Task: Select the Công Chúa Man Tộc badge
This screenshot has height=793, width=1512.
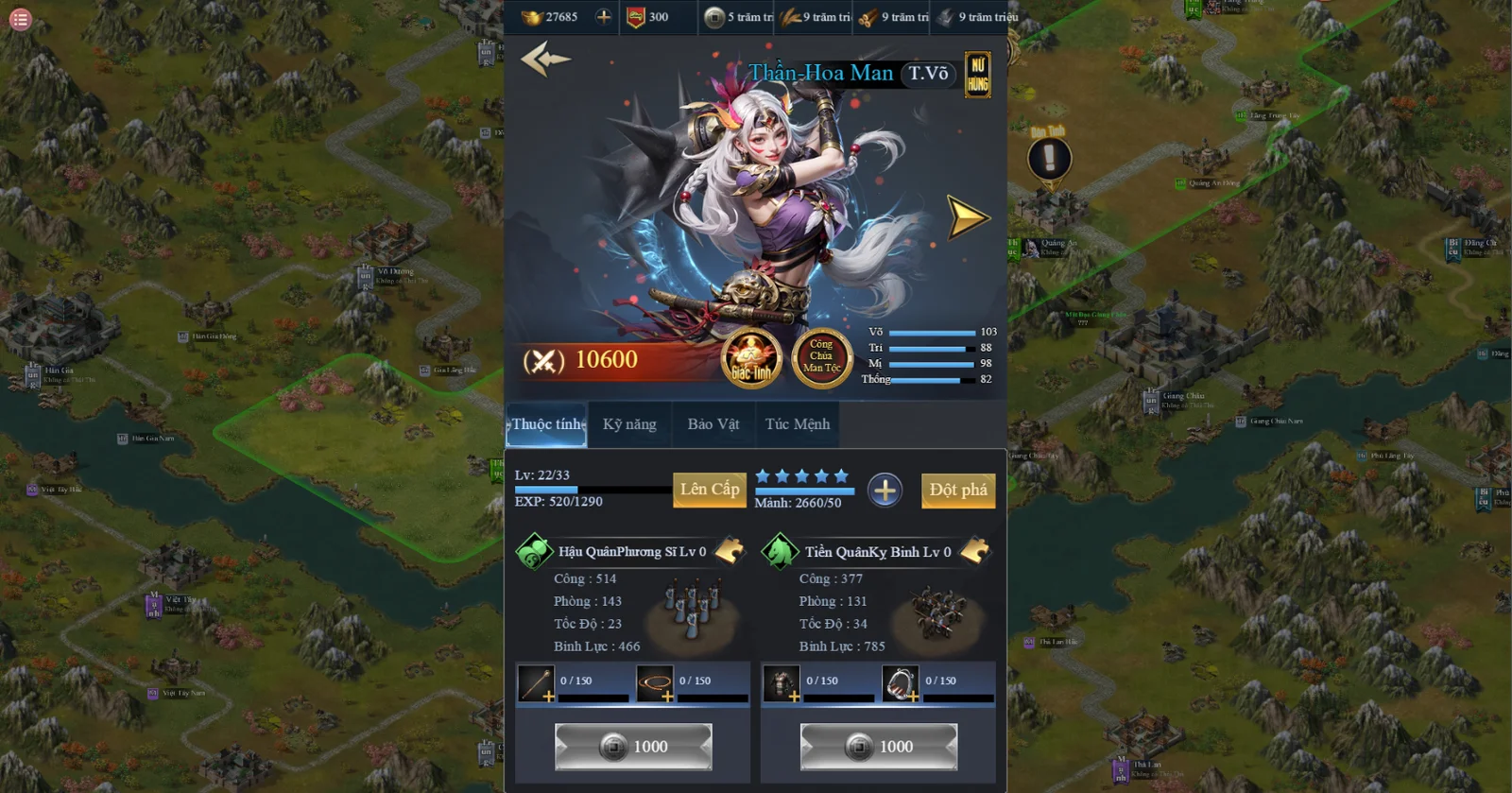Action: (x=821, y=357)
